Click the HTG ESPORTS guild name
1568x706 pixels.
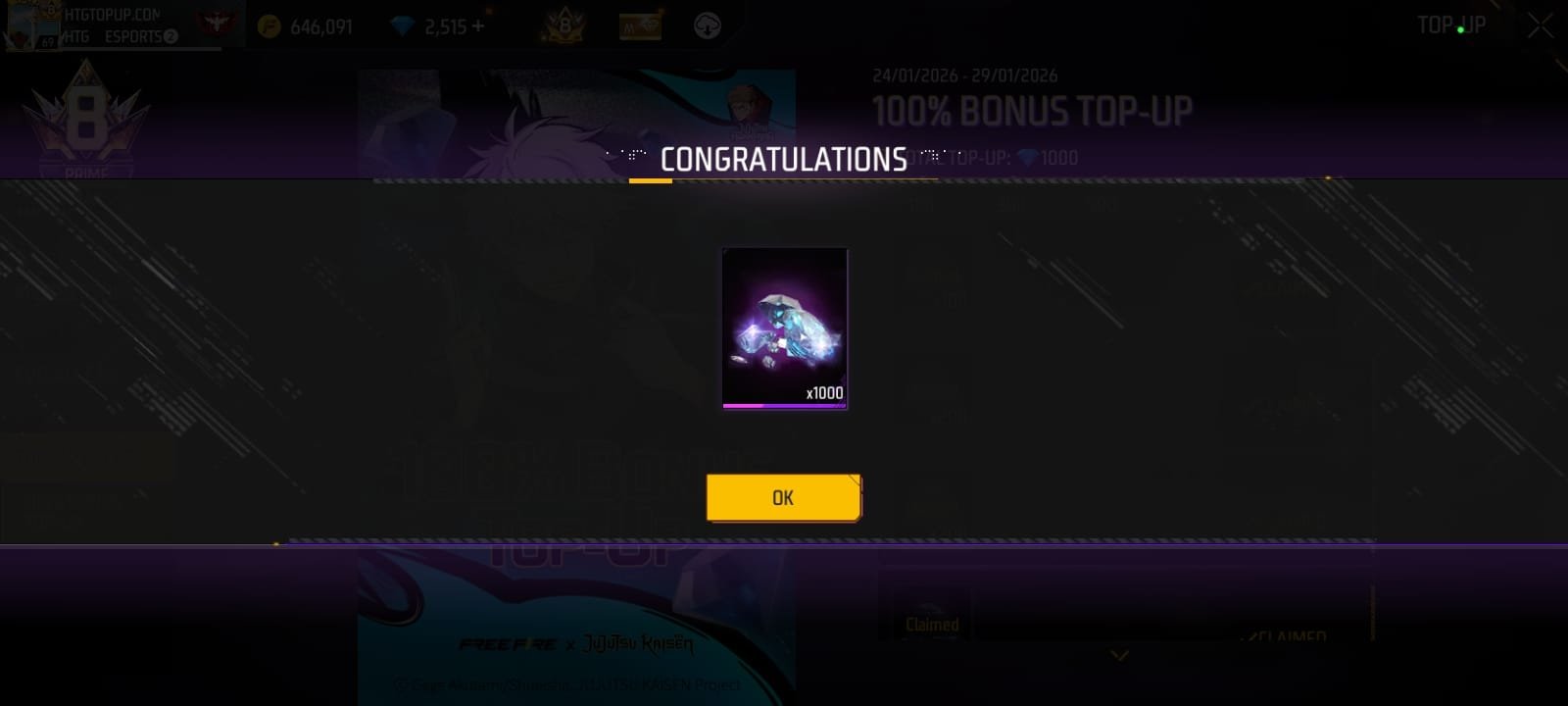click(x=118, y=37)
